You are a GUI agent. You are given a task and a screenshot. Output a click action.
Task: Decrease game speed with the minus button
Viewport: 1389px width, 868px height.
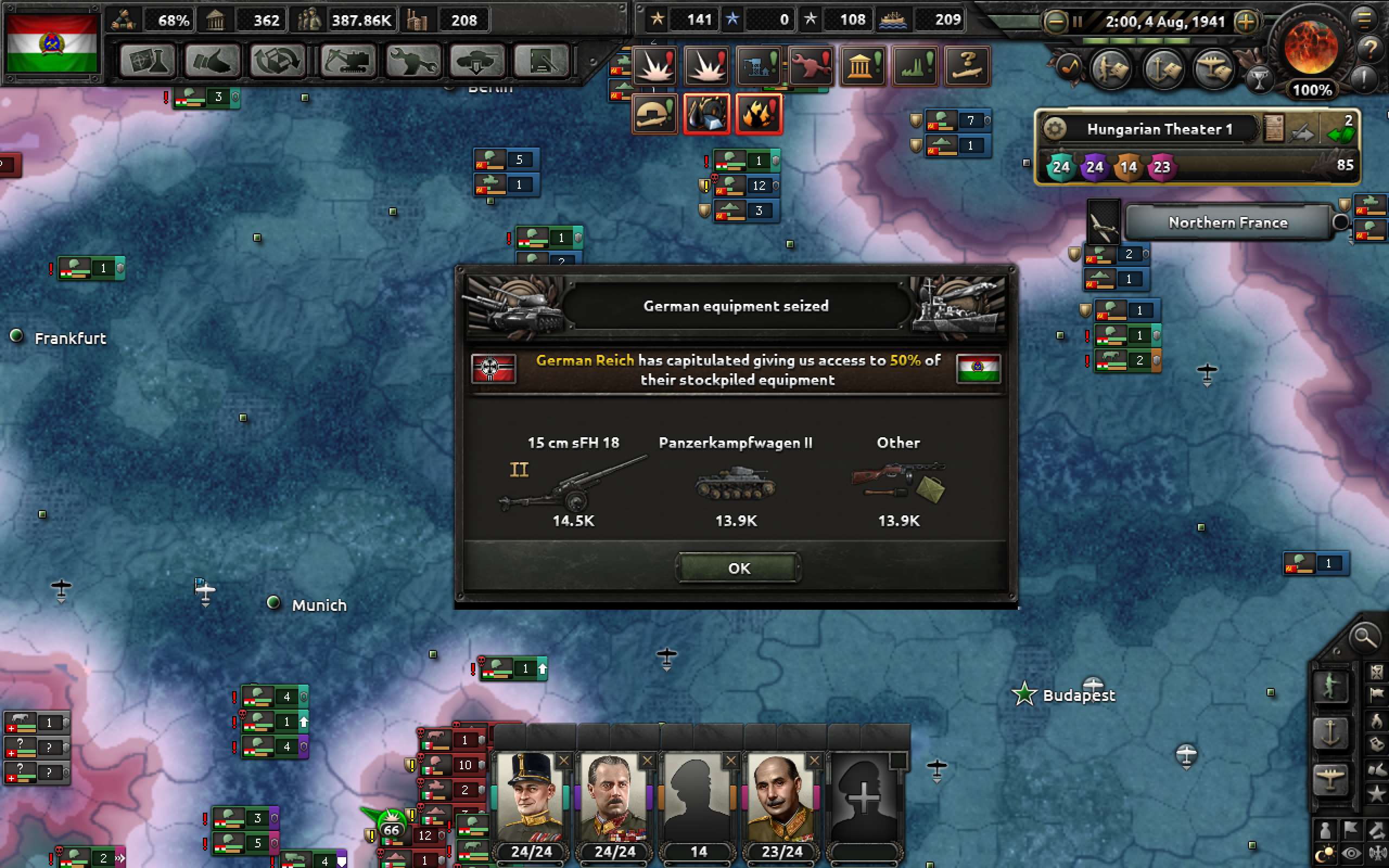click(1055, 22)
